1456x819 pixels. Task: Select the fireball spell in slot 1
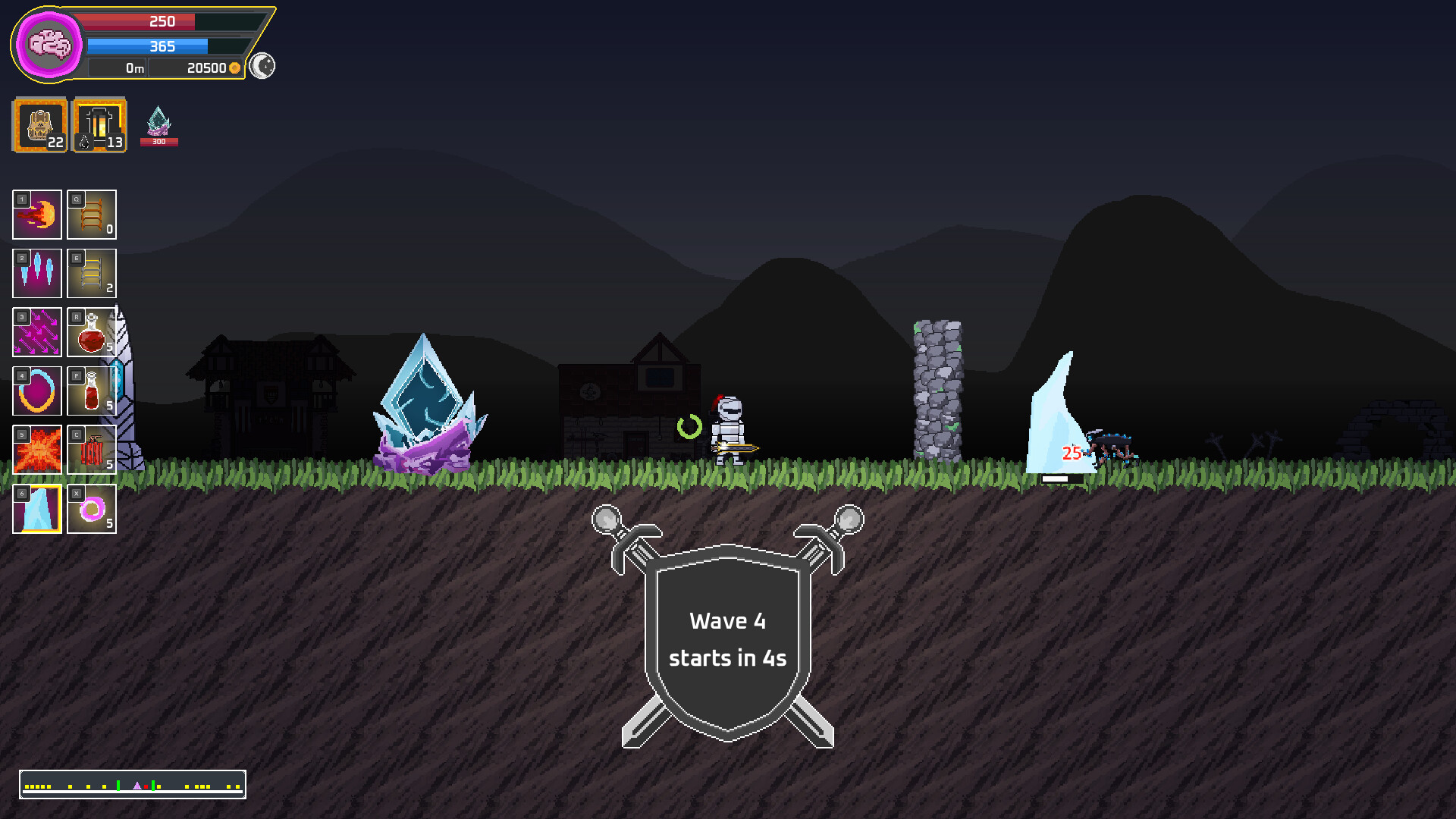(36, 215)
